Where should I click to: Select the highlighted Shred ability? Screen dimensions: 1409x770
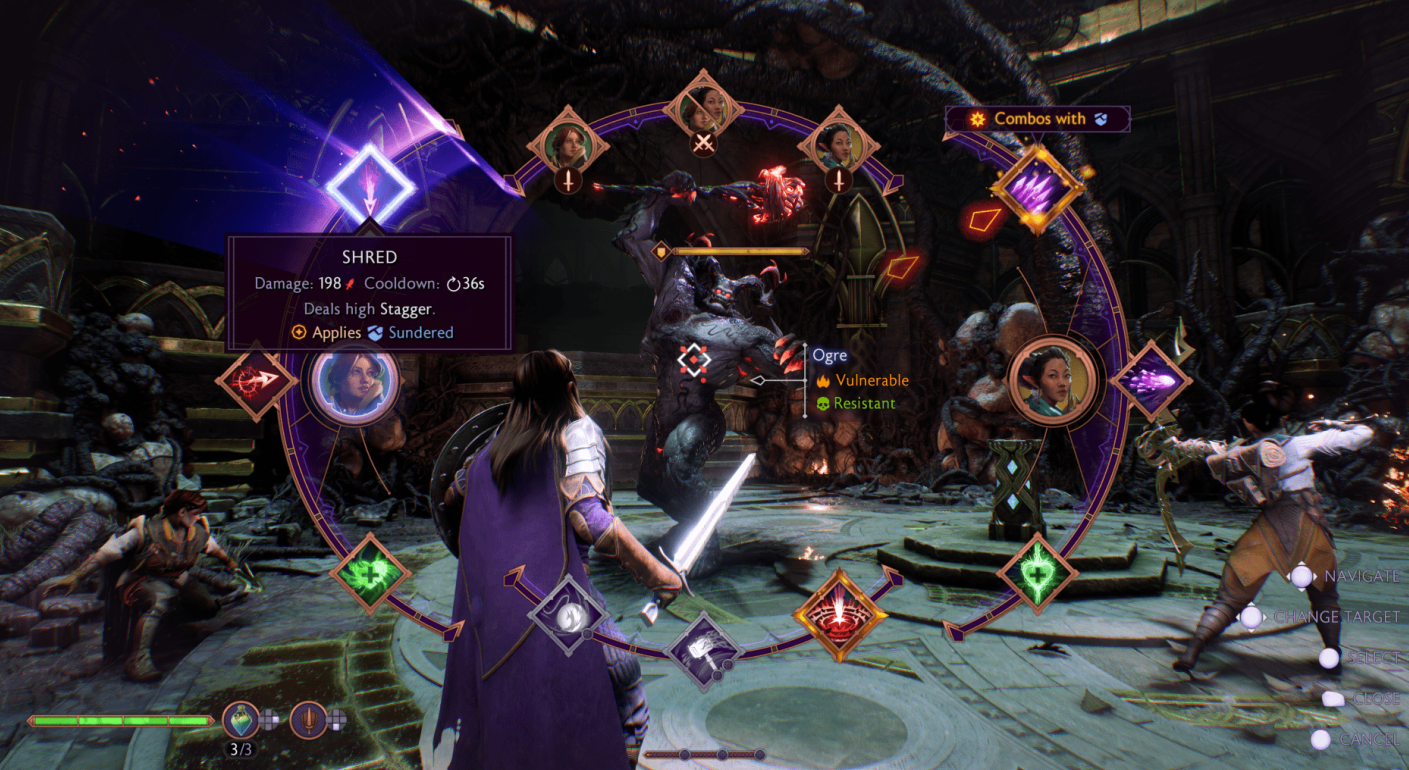[x=368, y=186]
